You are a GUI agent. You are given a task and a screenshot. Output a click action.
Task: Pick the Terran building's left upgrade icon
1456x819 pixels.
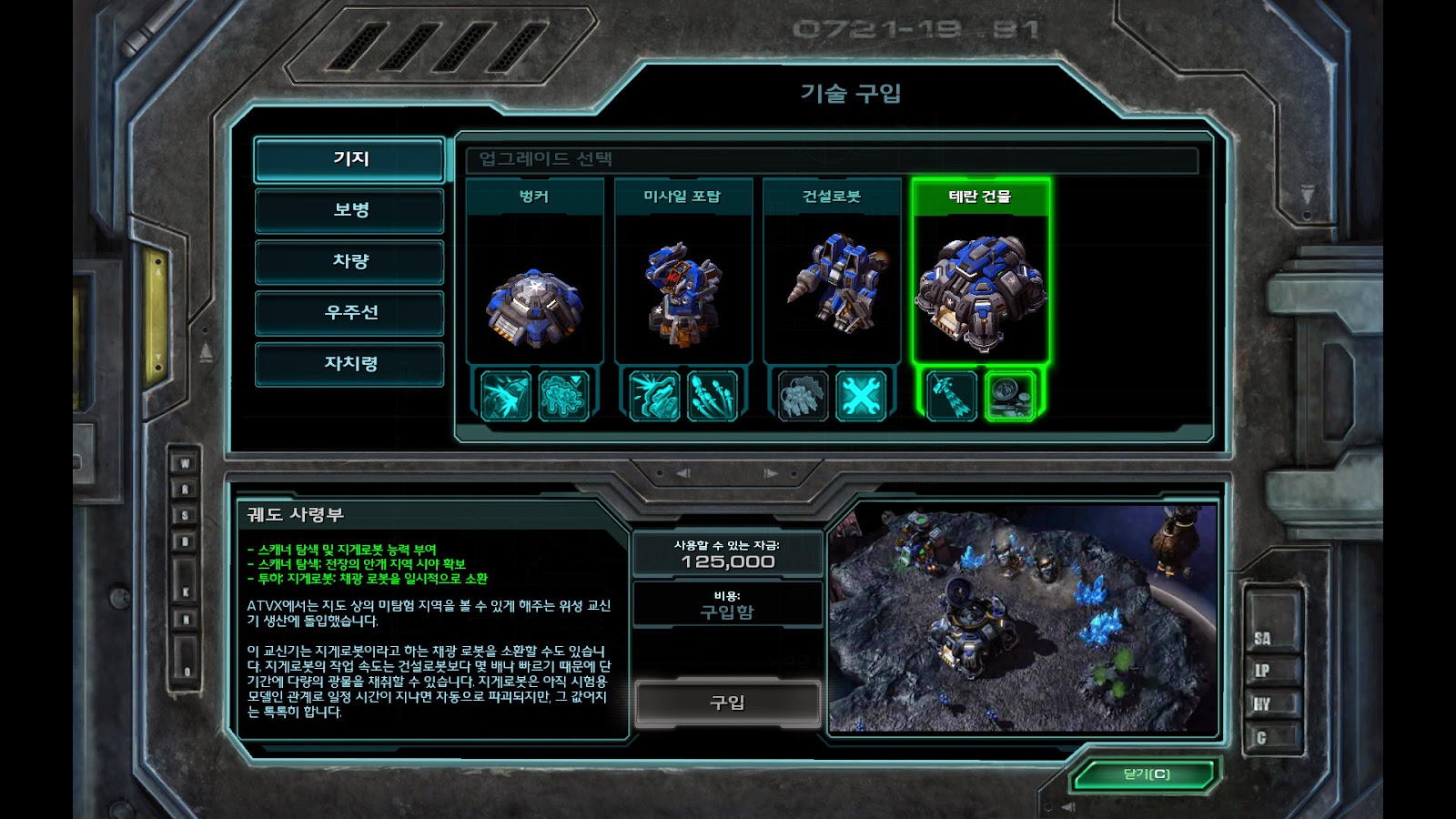point(951,396)
